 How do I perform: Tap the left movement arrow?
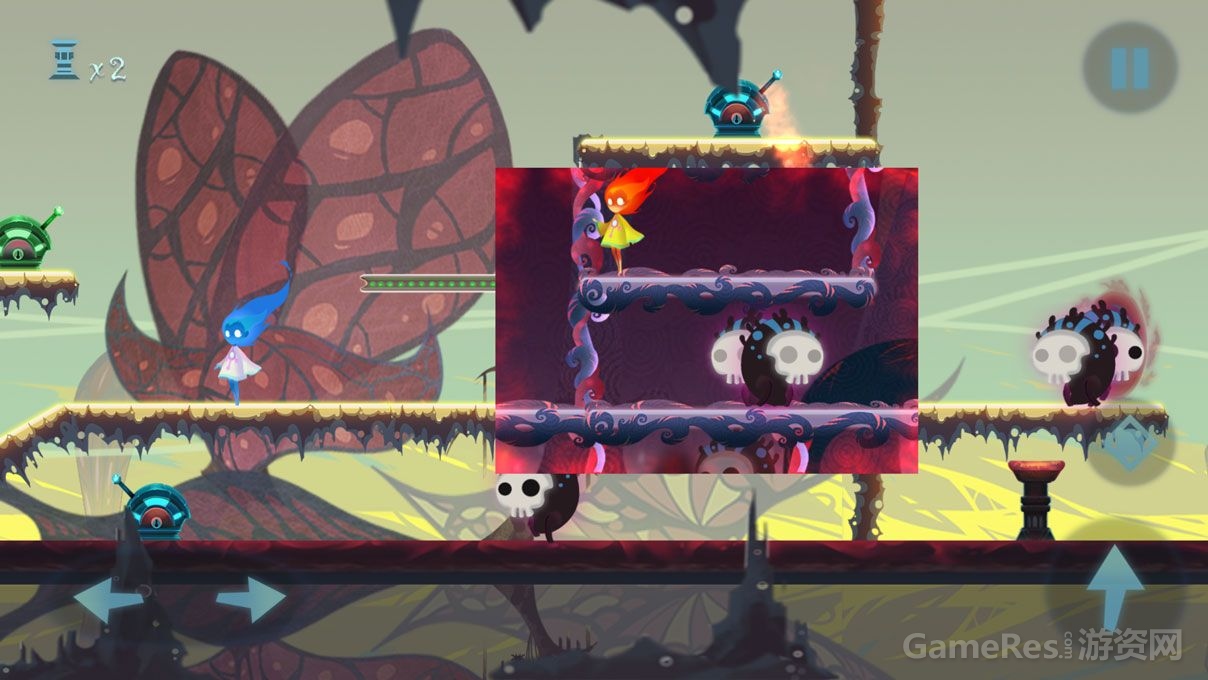pyautogui.click(x=107, y=600)
